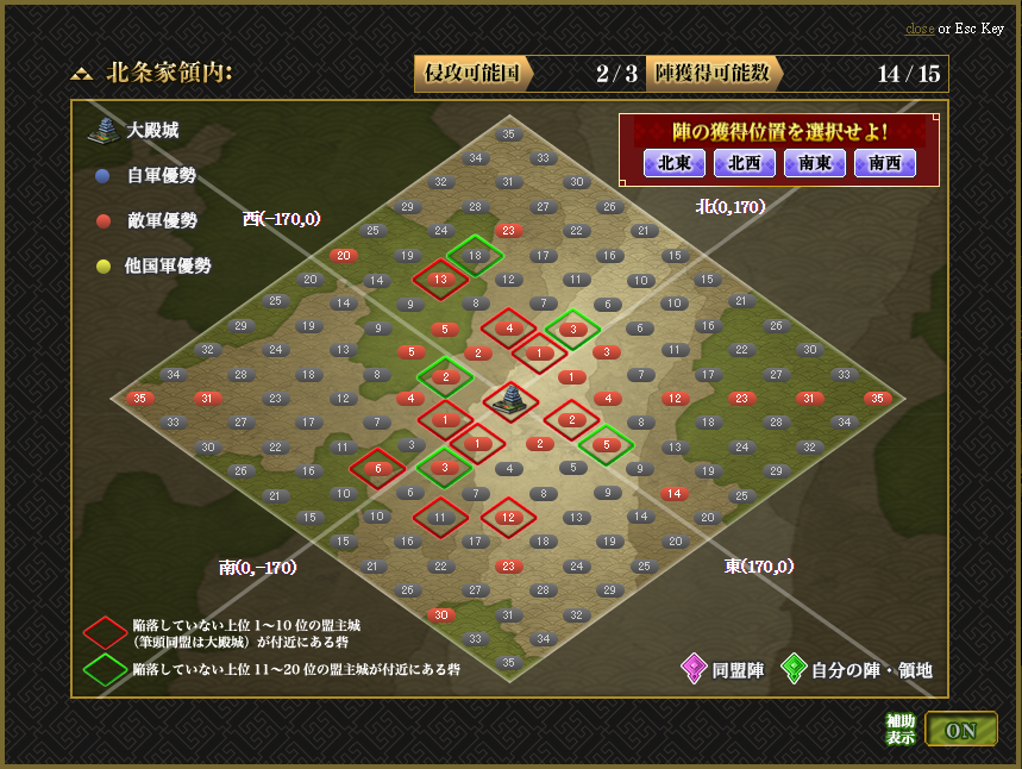Select the red-outlined fort tile numbered 4
1022x769 pixels.
pyautogui.click(x=509, y=328)
